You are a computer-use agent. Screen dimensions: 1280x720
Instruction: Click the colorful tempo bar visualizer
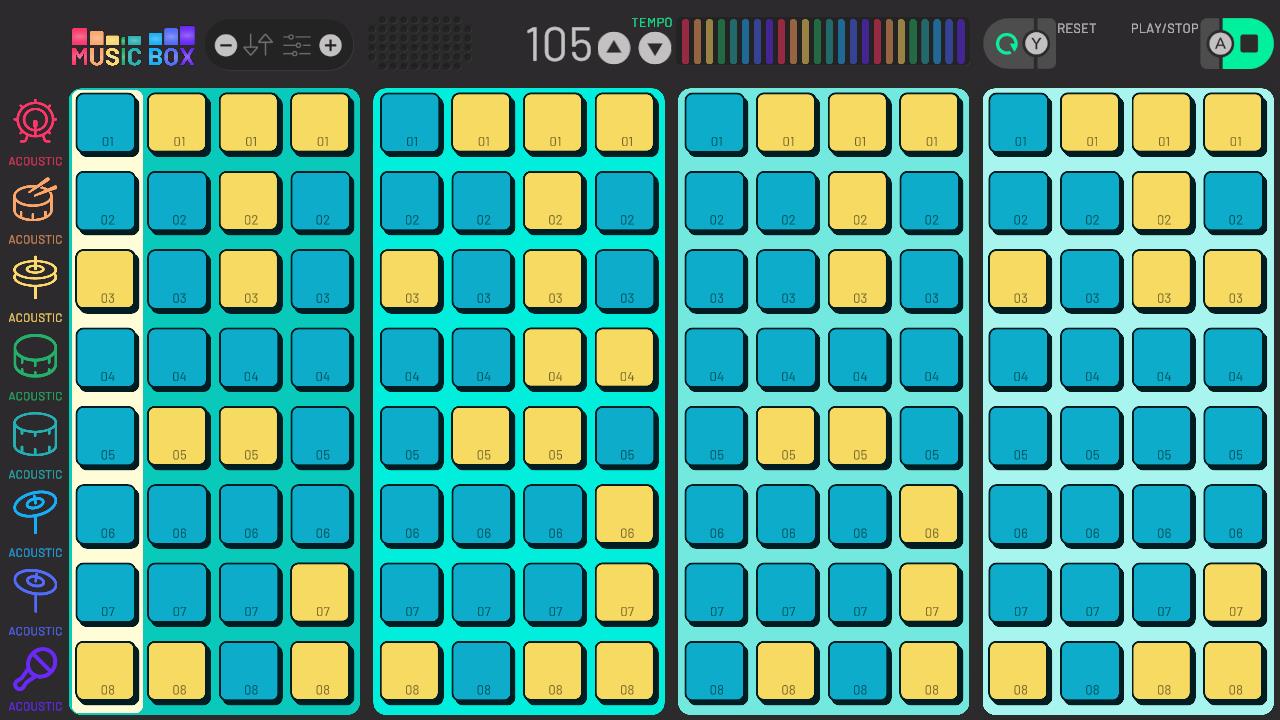tap(823, 41)
